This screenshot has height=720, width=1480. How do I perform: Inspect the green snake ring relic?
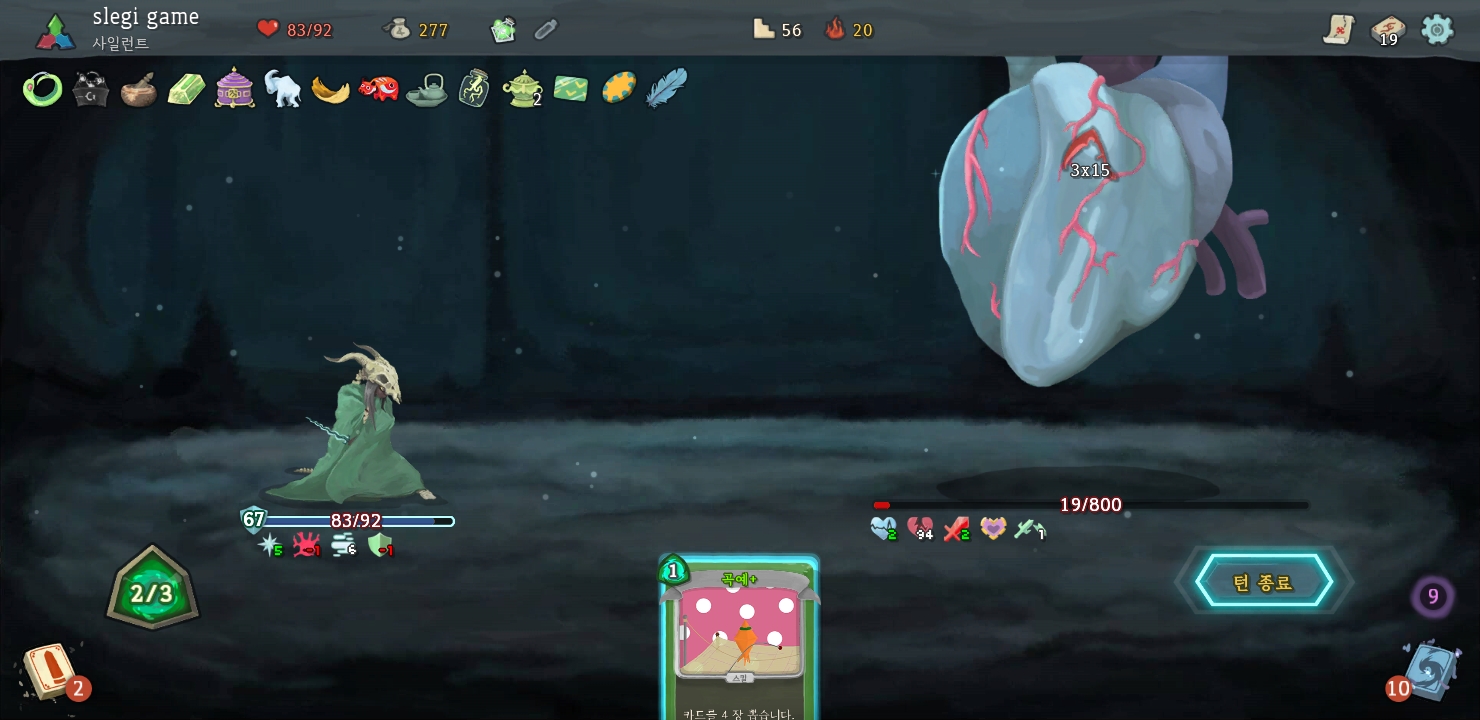[42, 90]
